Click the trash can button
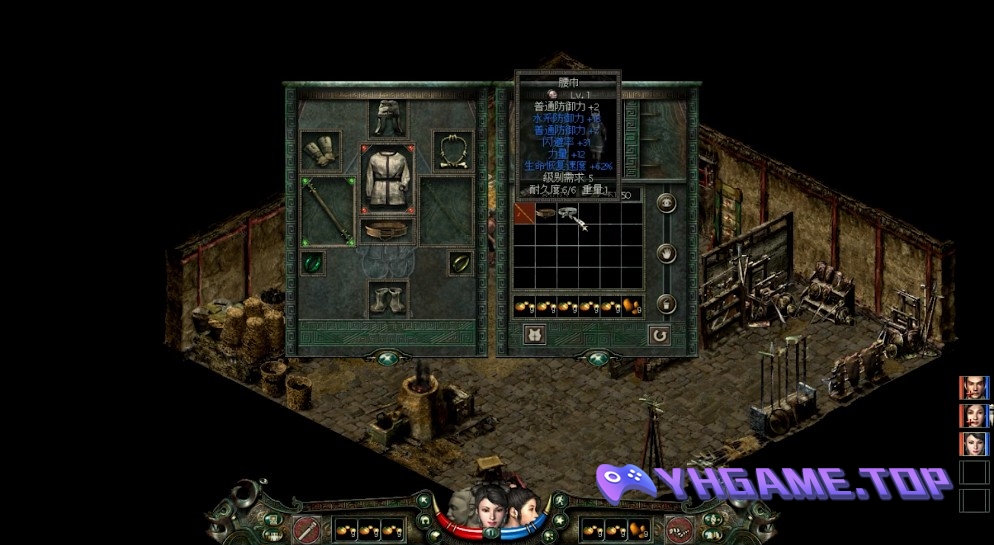Screen dimensions: 994x545 click(667, 303)
